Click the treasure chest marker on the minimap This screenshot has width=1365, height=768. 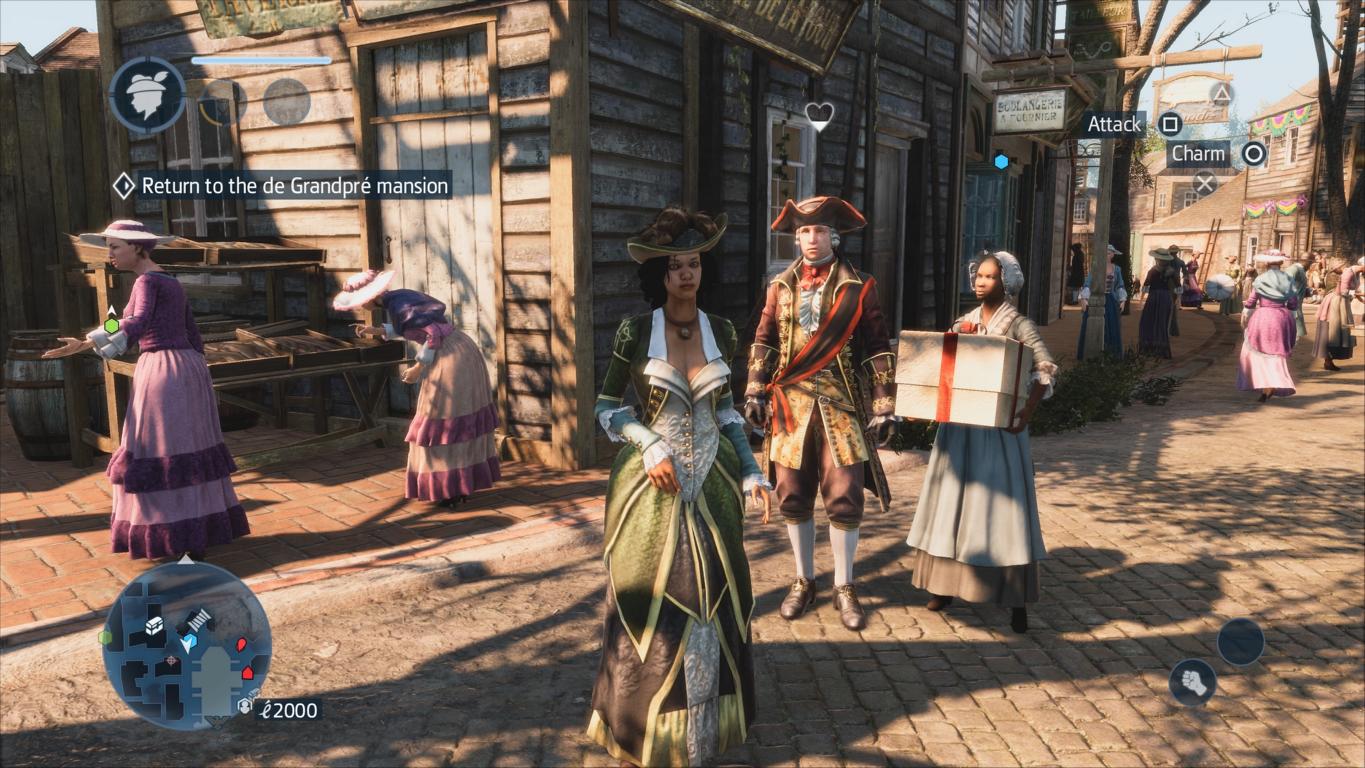(155, 626)
